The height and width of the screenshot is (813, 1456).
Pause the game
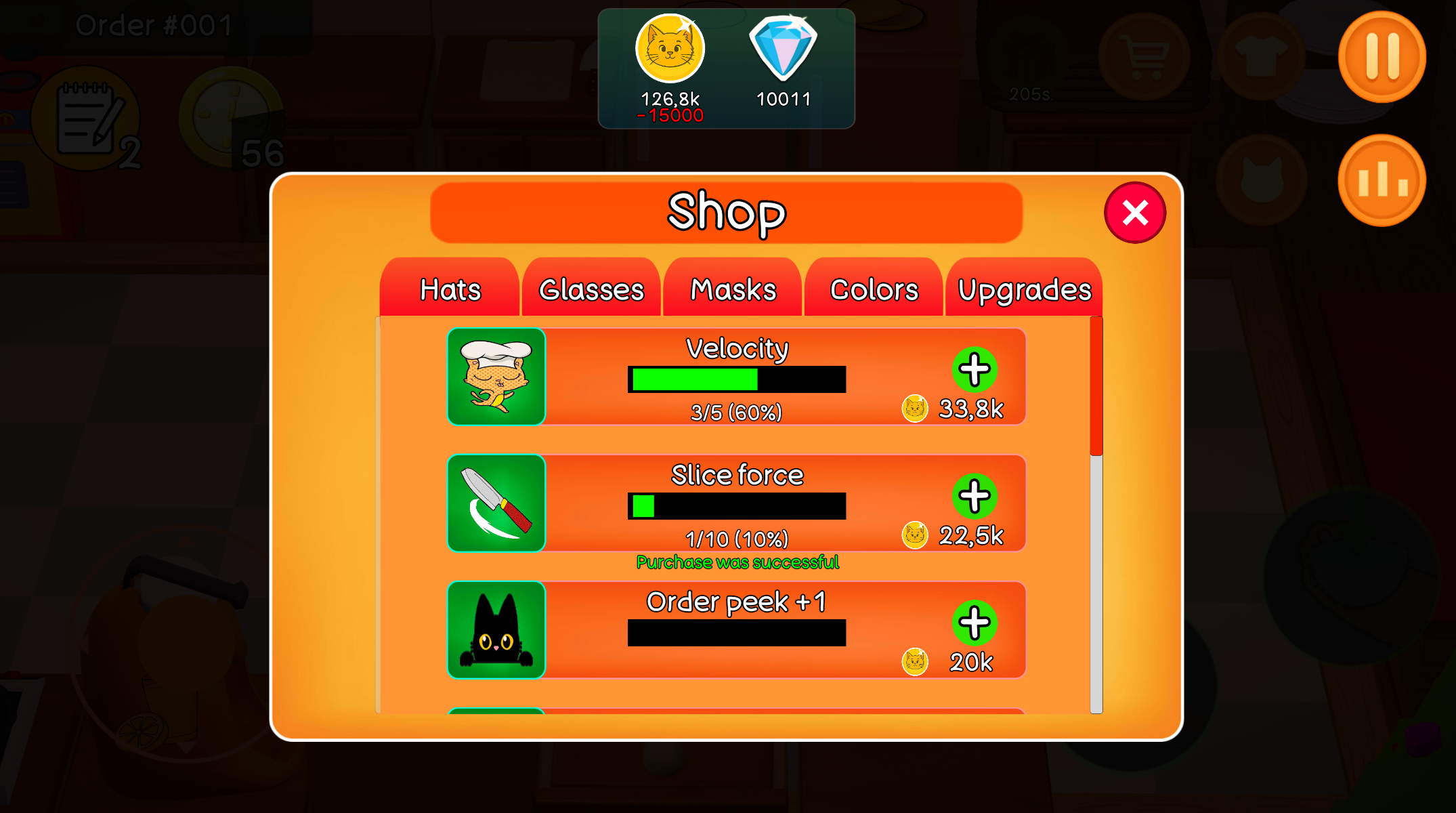click(x=1380, y=58)
